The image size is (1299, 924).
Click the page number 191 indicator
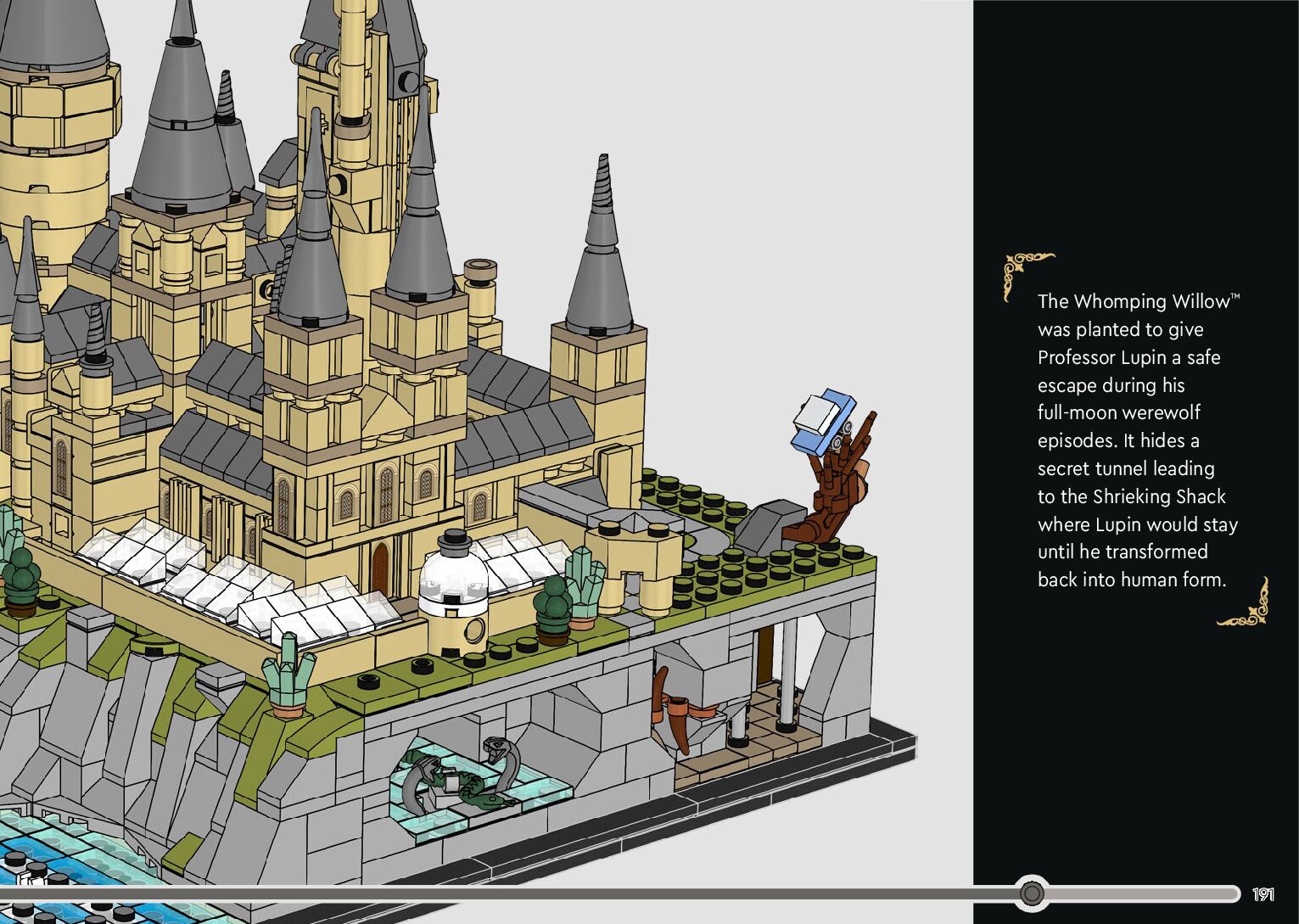point(1263,893)
